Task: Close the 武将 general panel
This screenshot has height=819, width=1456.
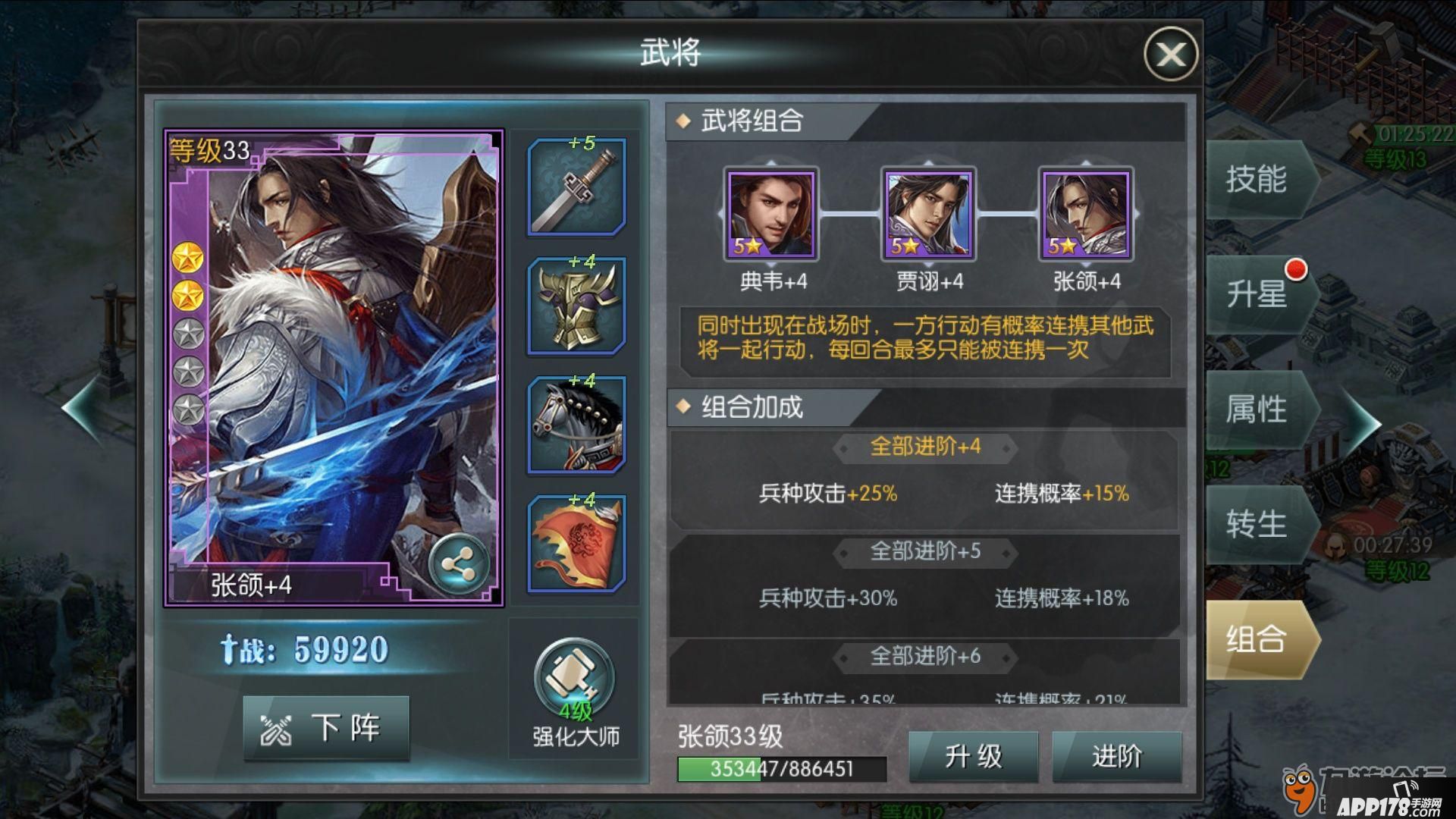Action: pos(1170,54)
